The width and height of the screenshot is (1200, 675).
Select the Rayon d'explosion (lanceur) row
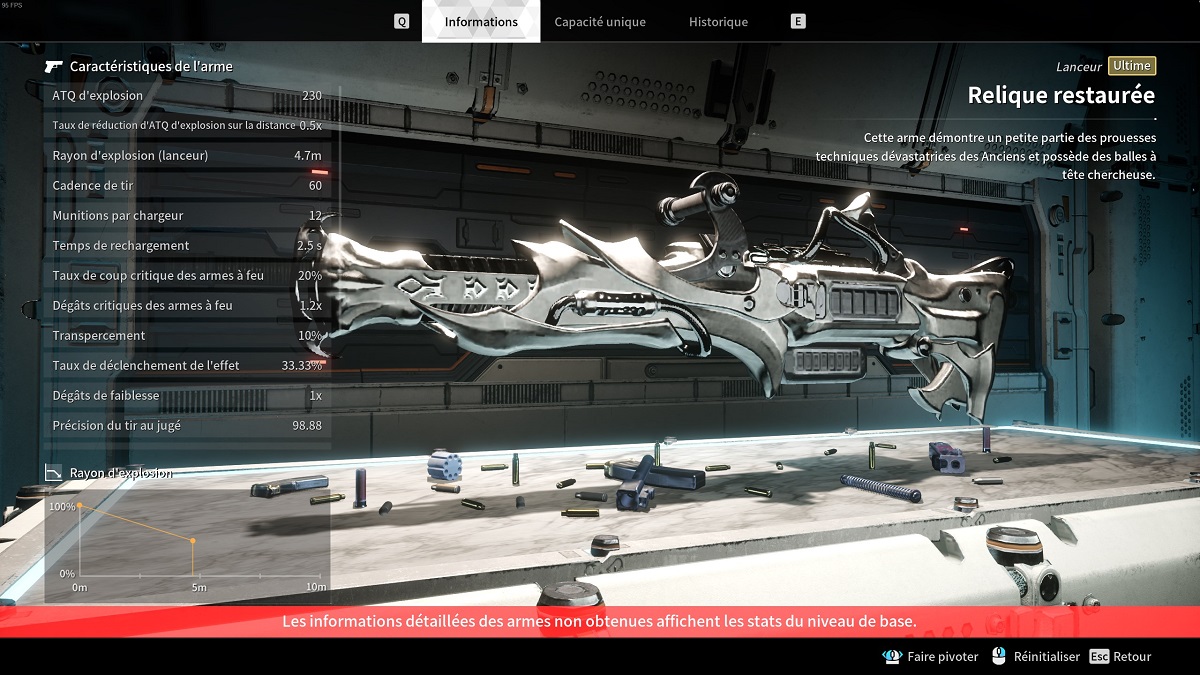click(x=187, y=156)
